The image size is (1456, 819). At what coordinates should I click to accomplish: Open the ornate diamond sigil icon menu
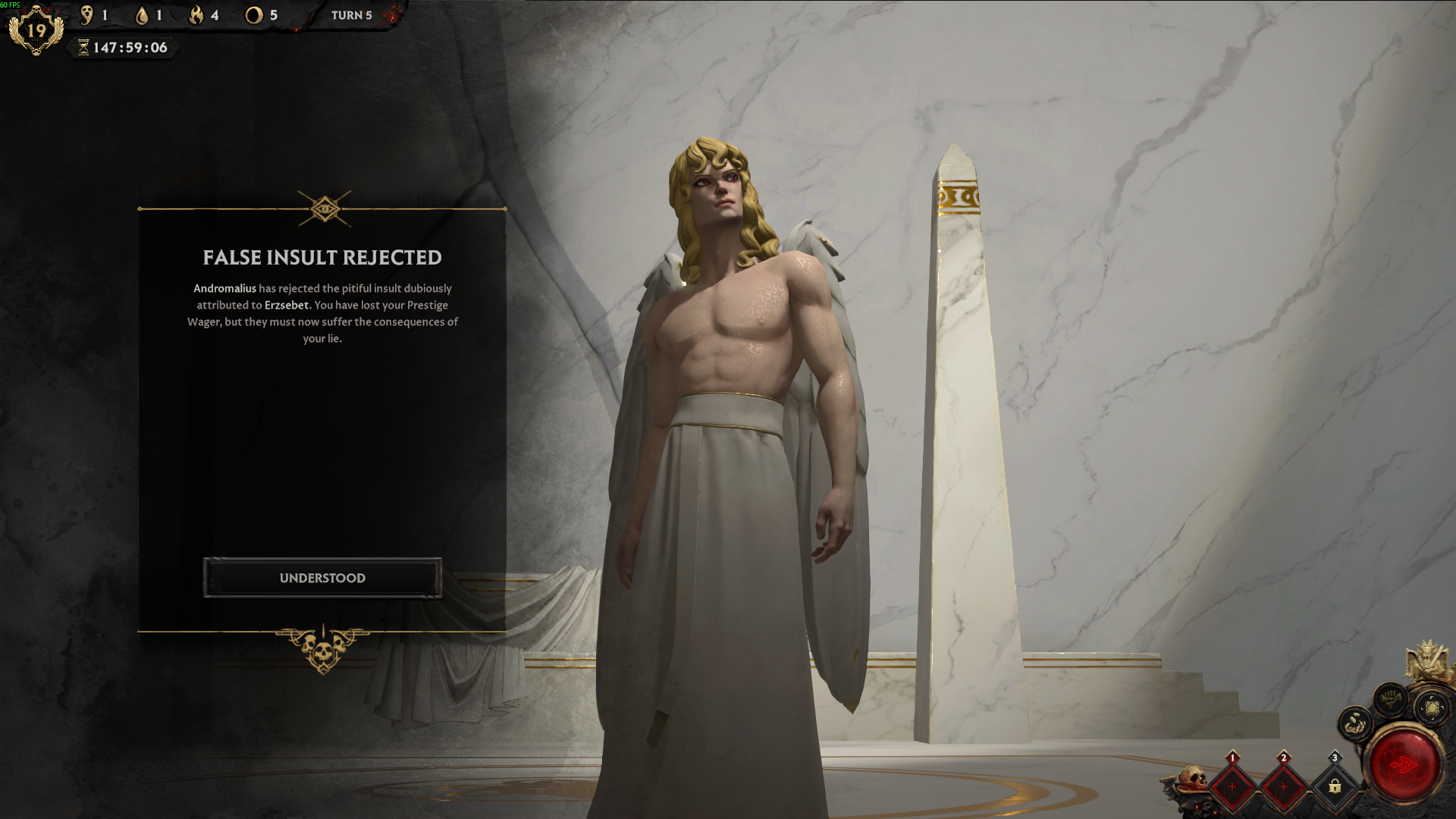pyautogui.click(x=1432, y=708)
